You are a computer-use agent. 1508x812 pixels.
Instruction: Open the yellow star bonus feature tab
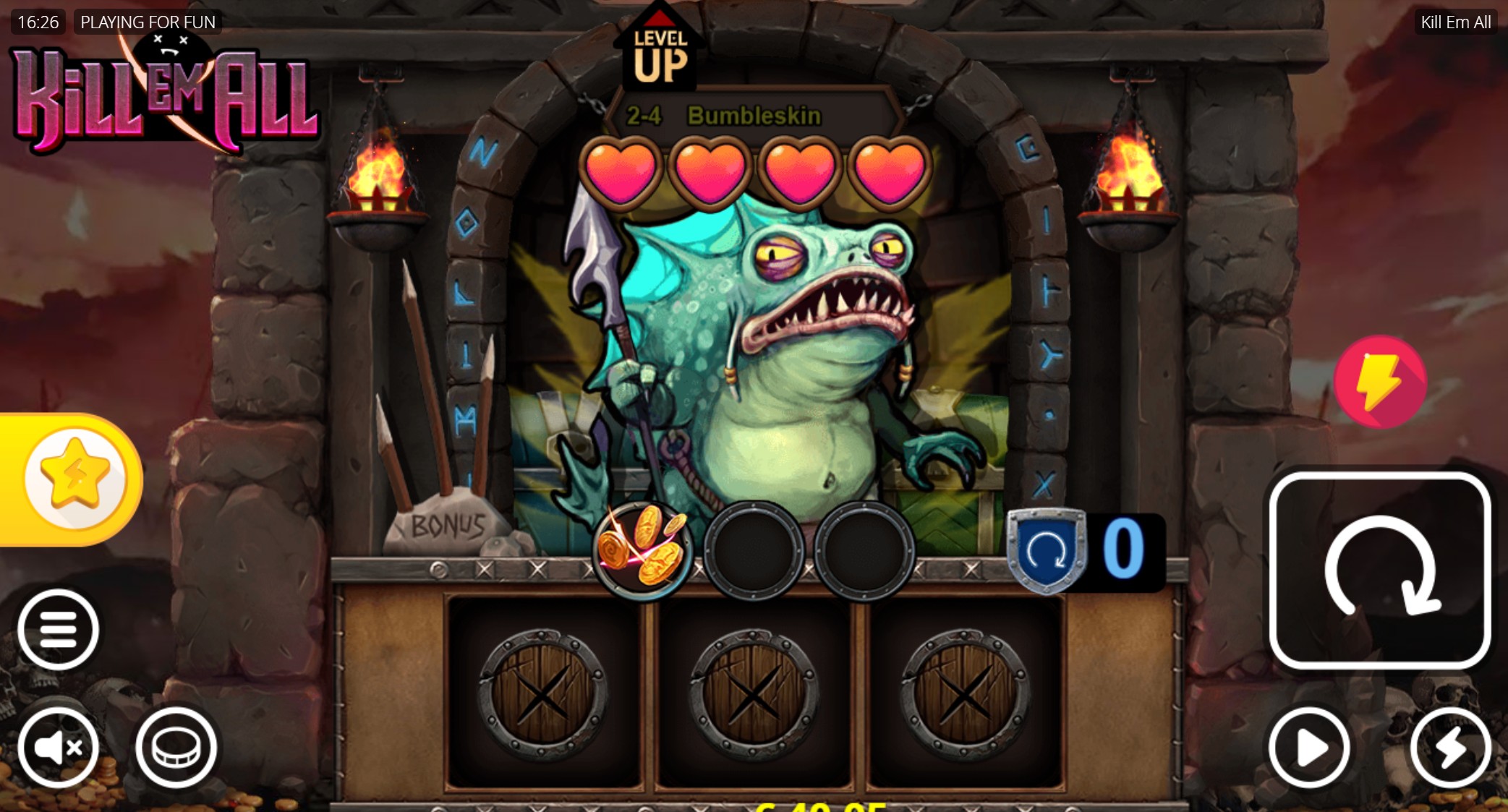[x=74, y=478]
